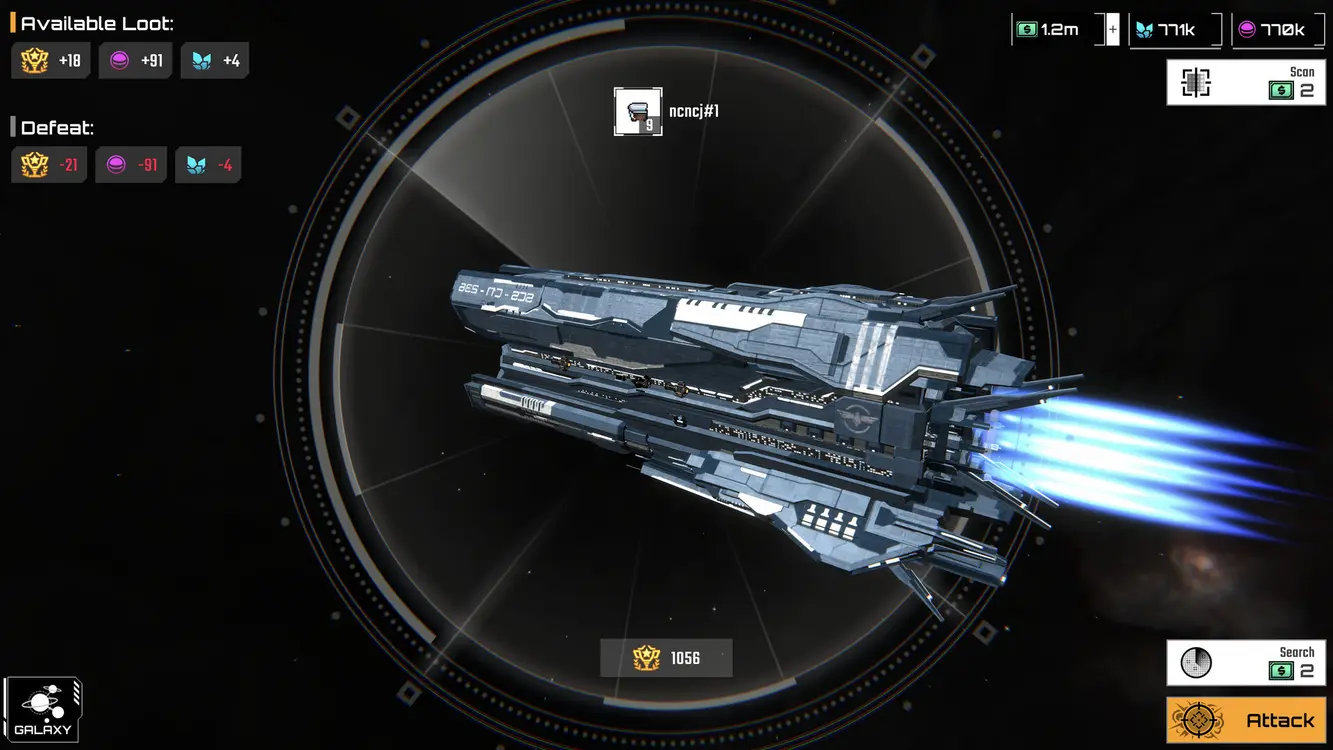Image resolution: width=1333 pixels, height=750 pixels.
Task: Click the cash icon on the Search cost label
Action: tap(1283, 671)
